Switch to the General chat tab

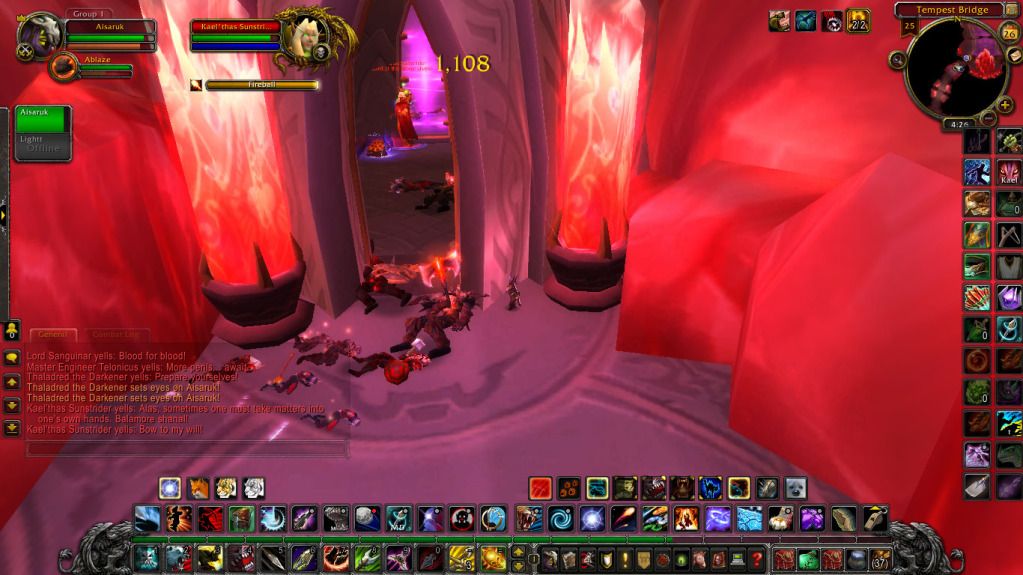[53, 334]
